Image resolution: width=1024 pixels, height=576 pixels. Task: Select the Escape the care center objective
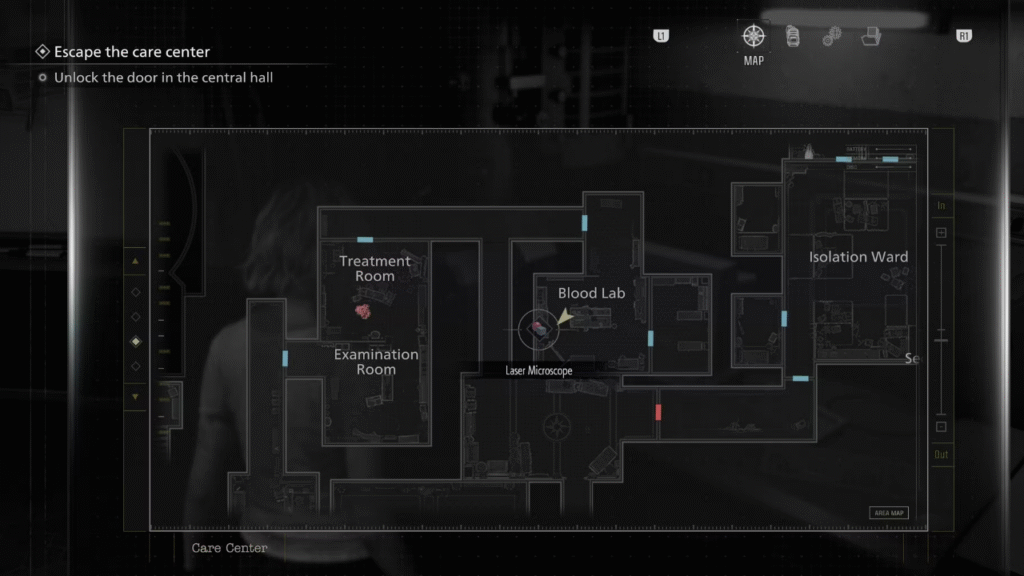click(131, 52)
